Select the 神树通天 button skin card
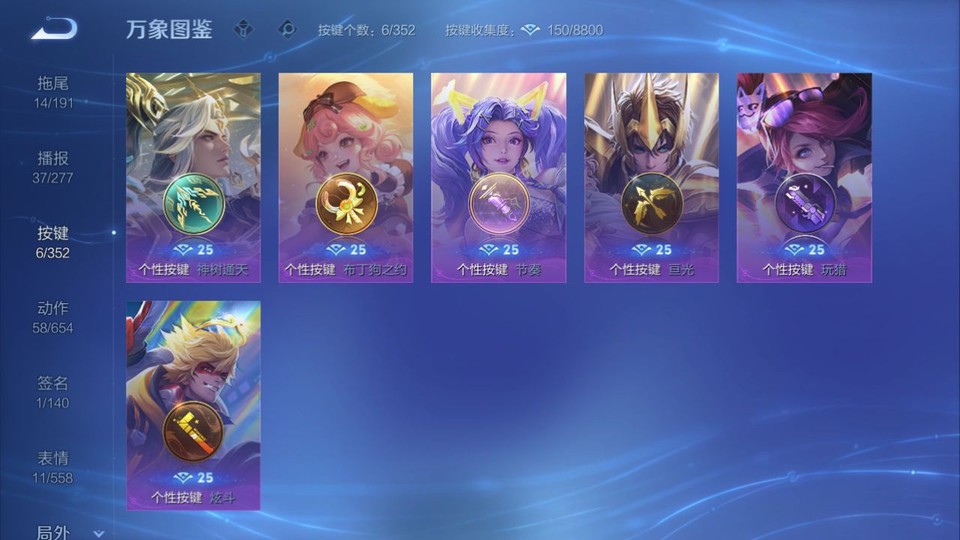The image size is (960, 540). [x=193, y=177]
